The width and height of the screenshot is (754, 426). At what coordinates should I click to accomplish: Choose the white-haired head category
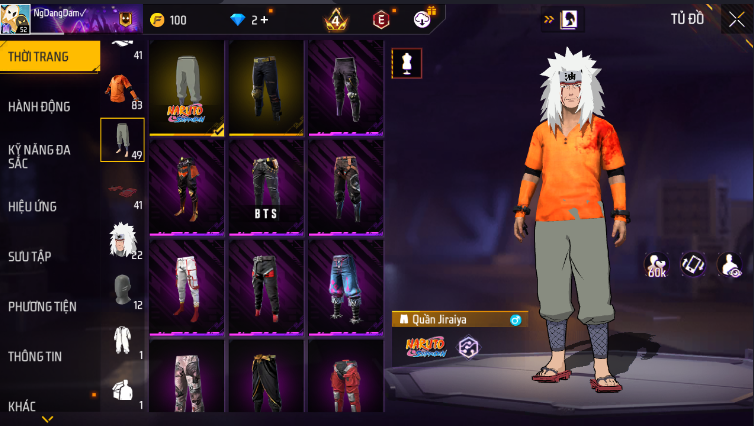click(122, 241)
